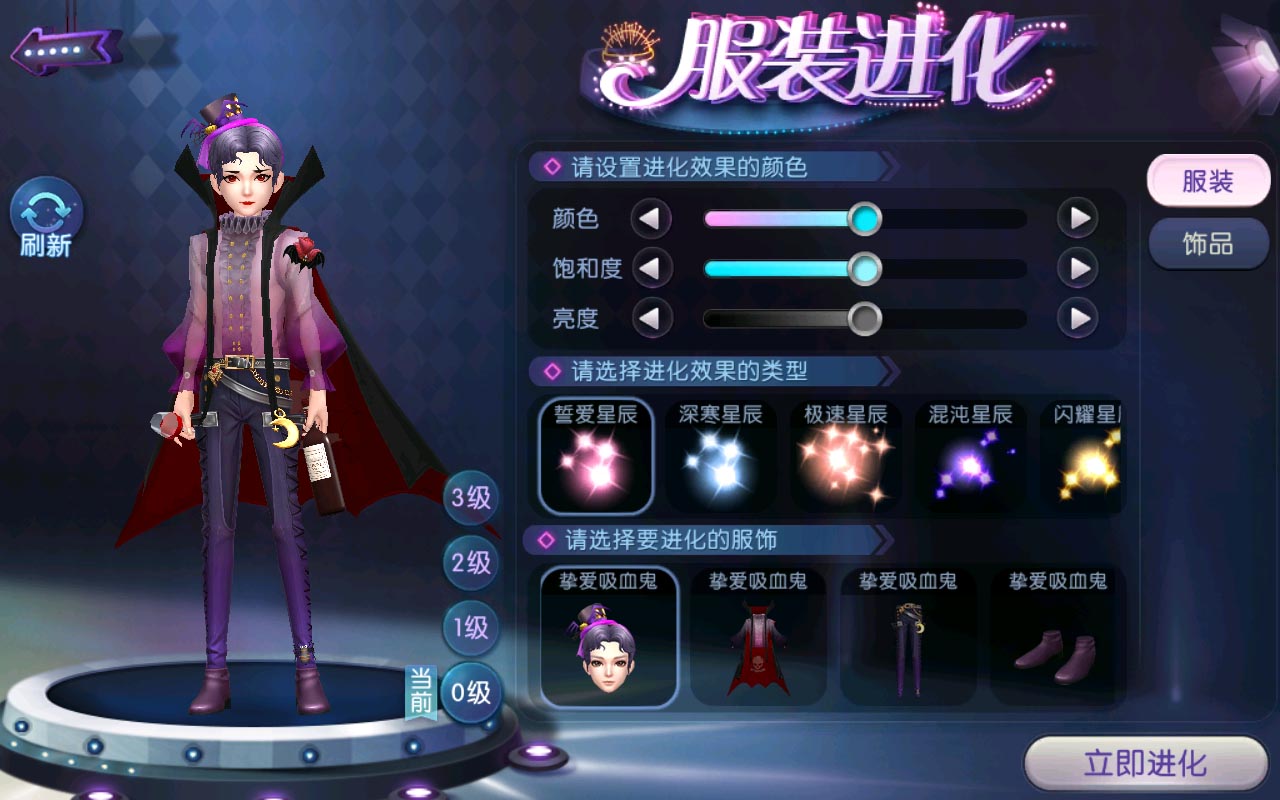
Task: Go back using the purple arrow
Action: [66, 49]
